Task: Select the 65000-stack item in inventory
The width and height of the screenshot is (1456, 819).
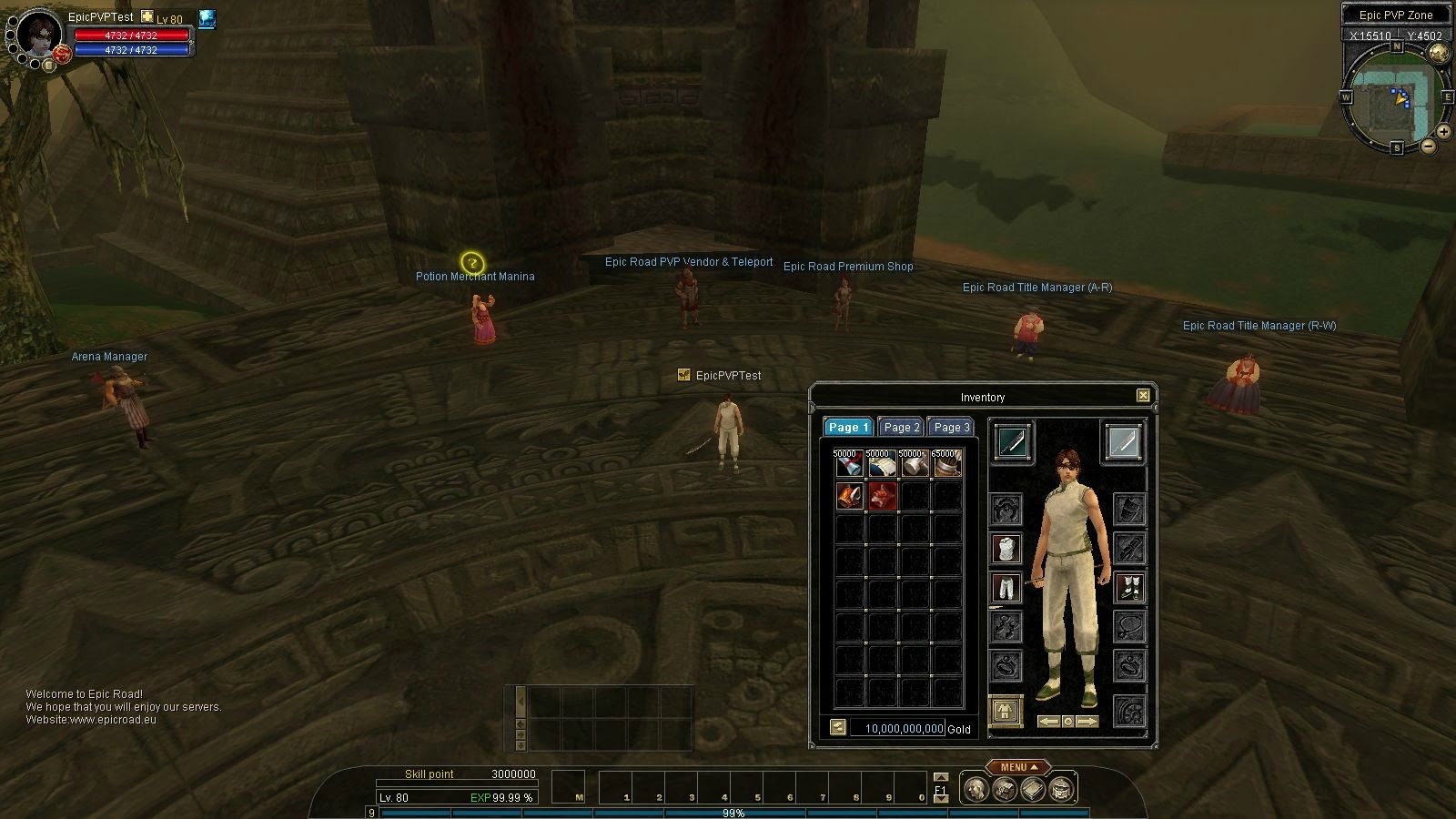Action: 946,464
